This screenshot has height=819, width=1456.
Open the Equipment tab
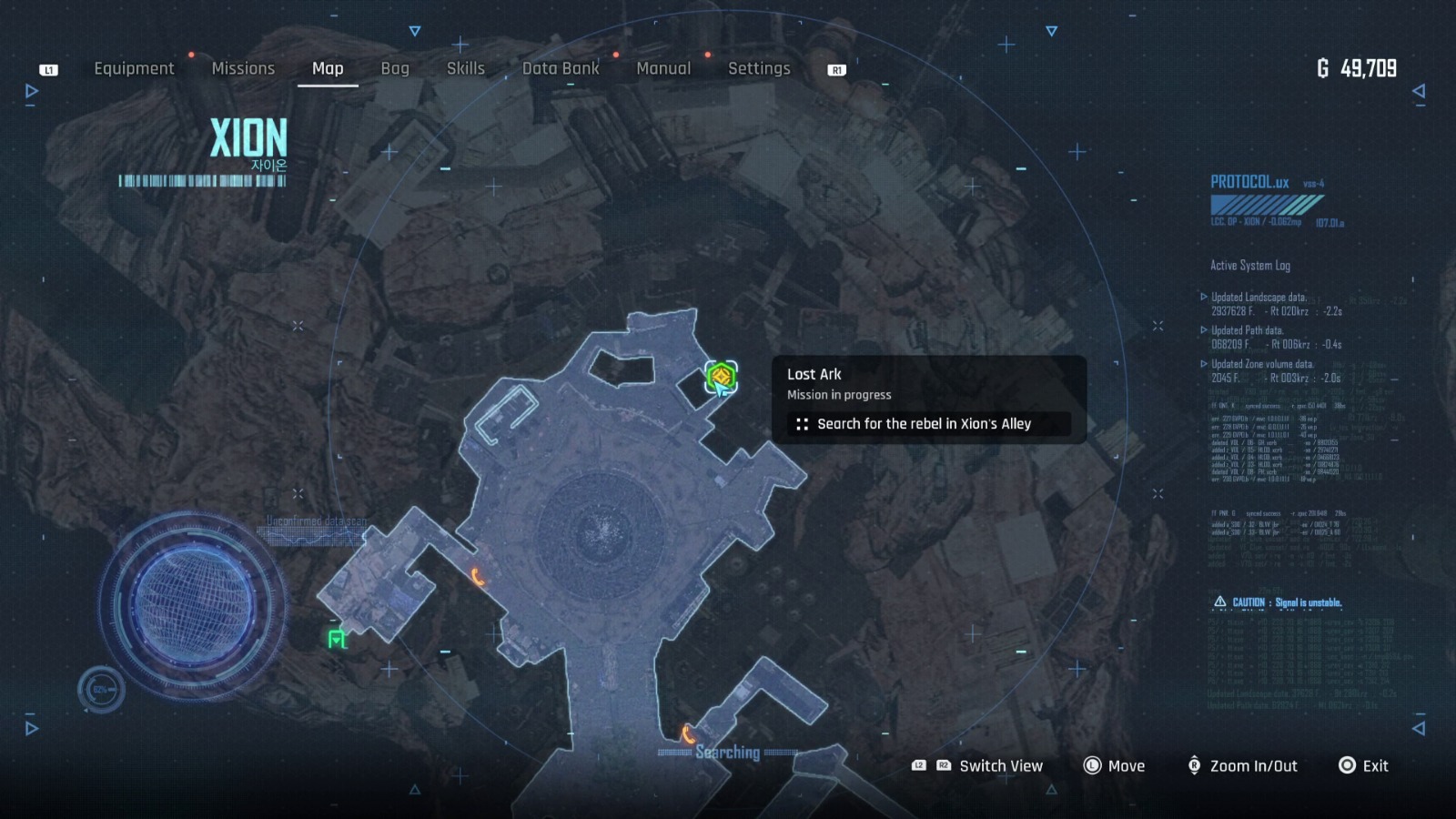point(134,68)
